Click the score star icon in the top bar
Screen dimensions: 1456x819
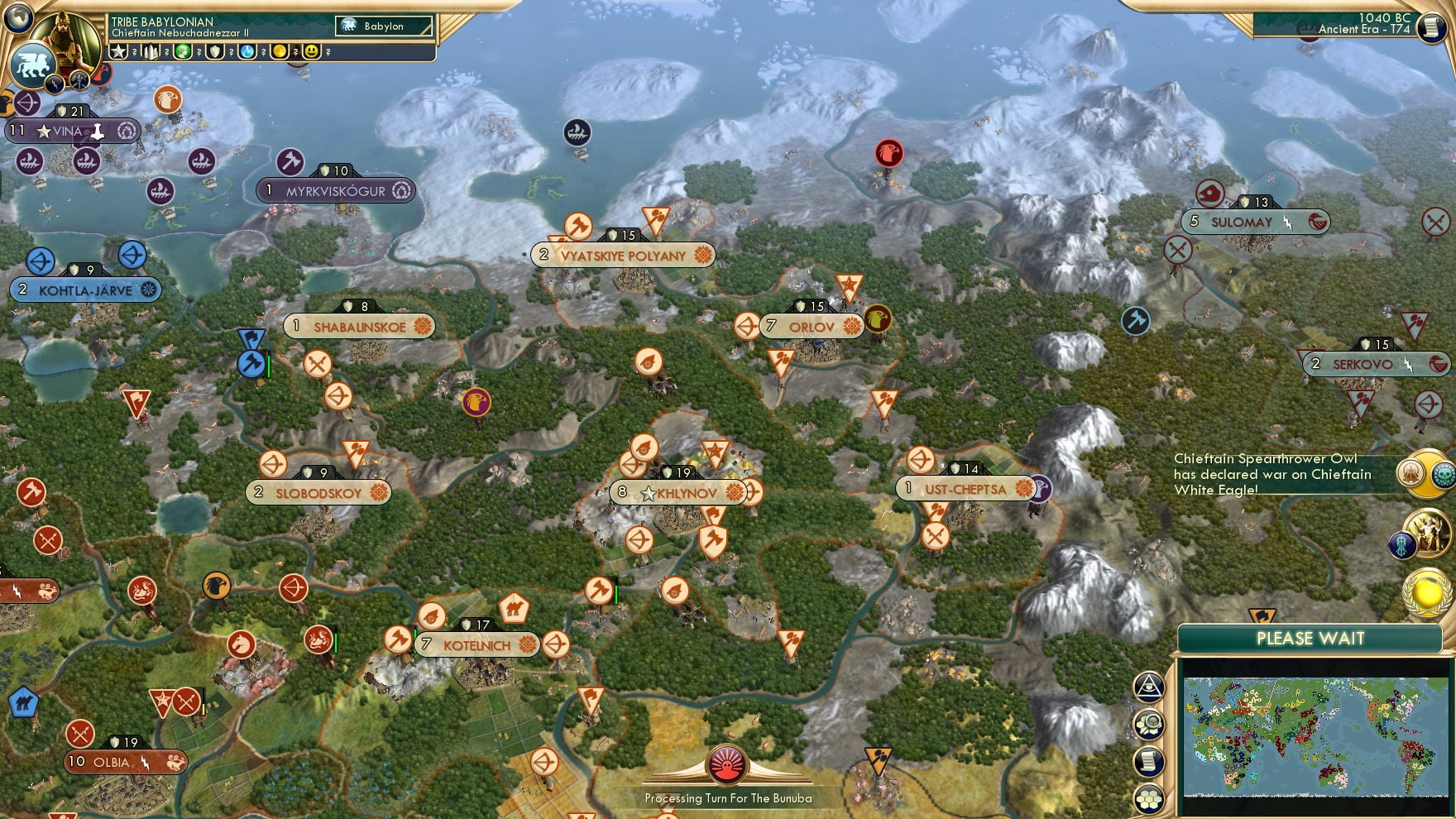click(x=118, y=52)
